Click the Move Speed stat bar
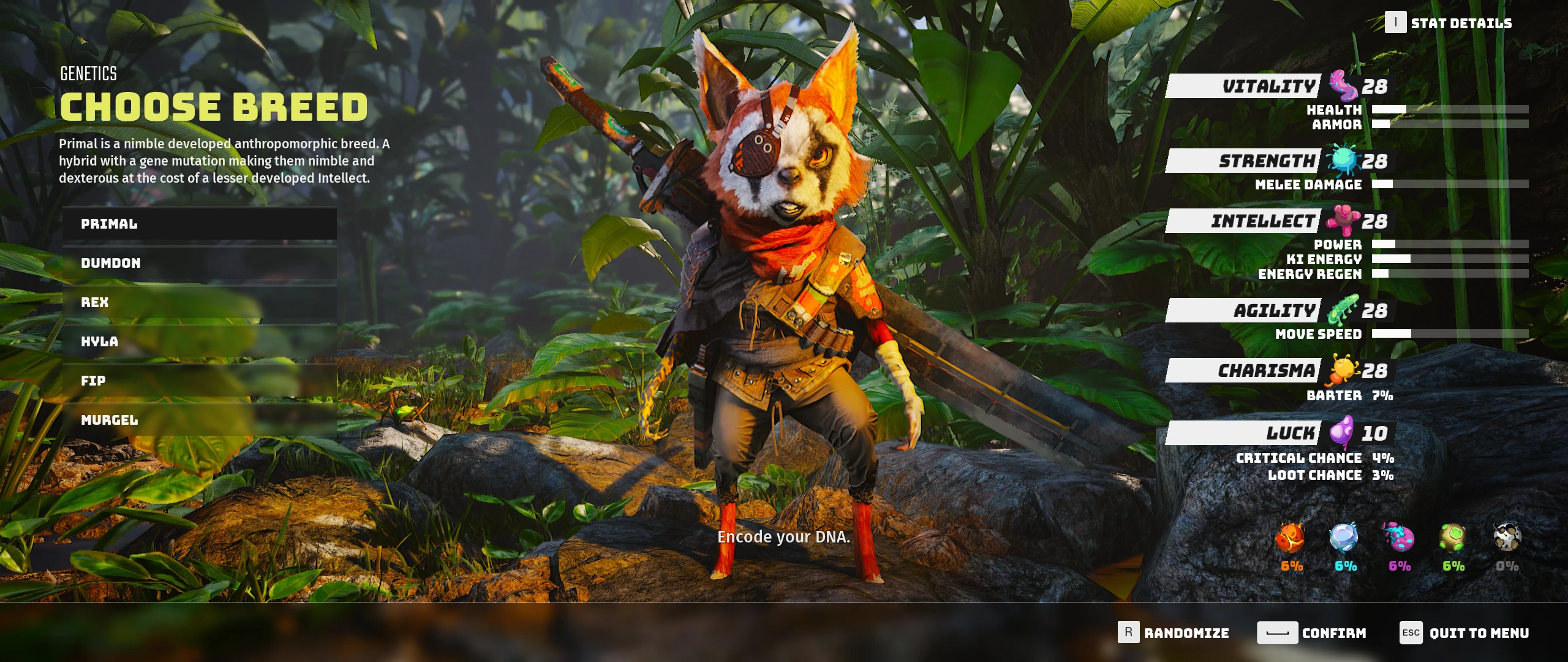1568x662 pixels. pos(1439,334)
